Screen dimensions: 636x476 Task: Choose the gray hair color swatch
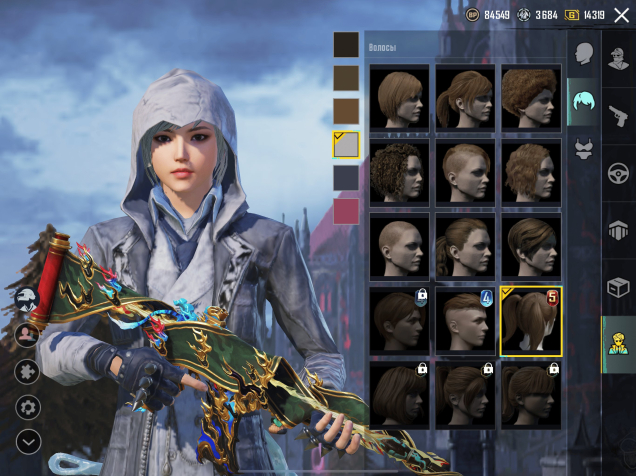click(x=346, y=145)
